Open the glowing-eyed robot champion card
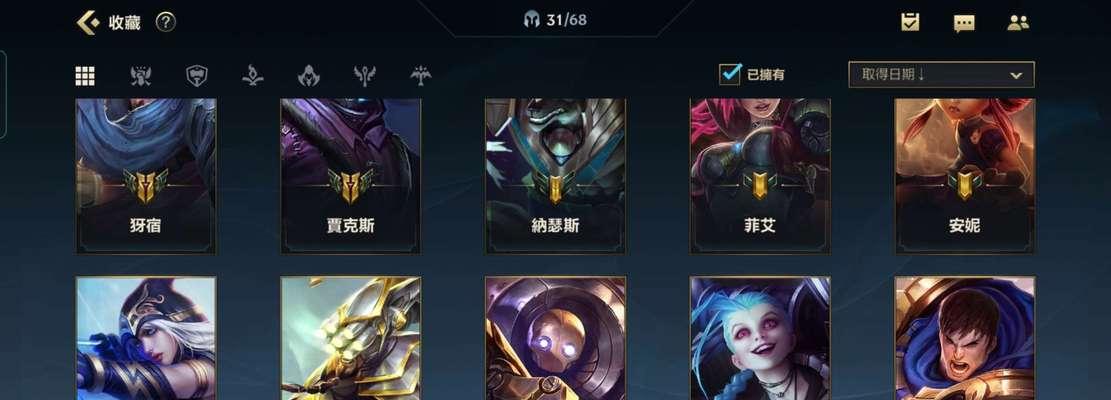Viewport: 1111px width, 400px height. 555,338
